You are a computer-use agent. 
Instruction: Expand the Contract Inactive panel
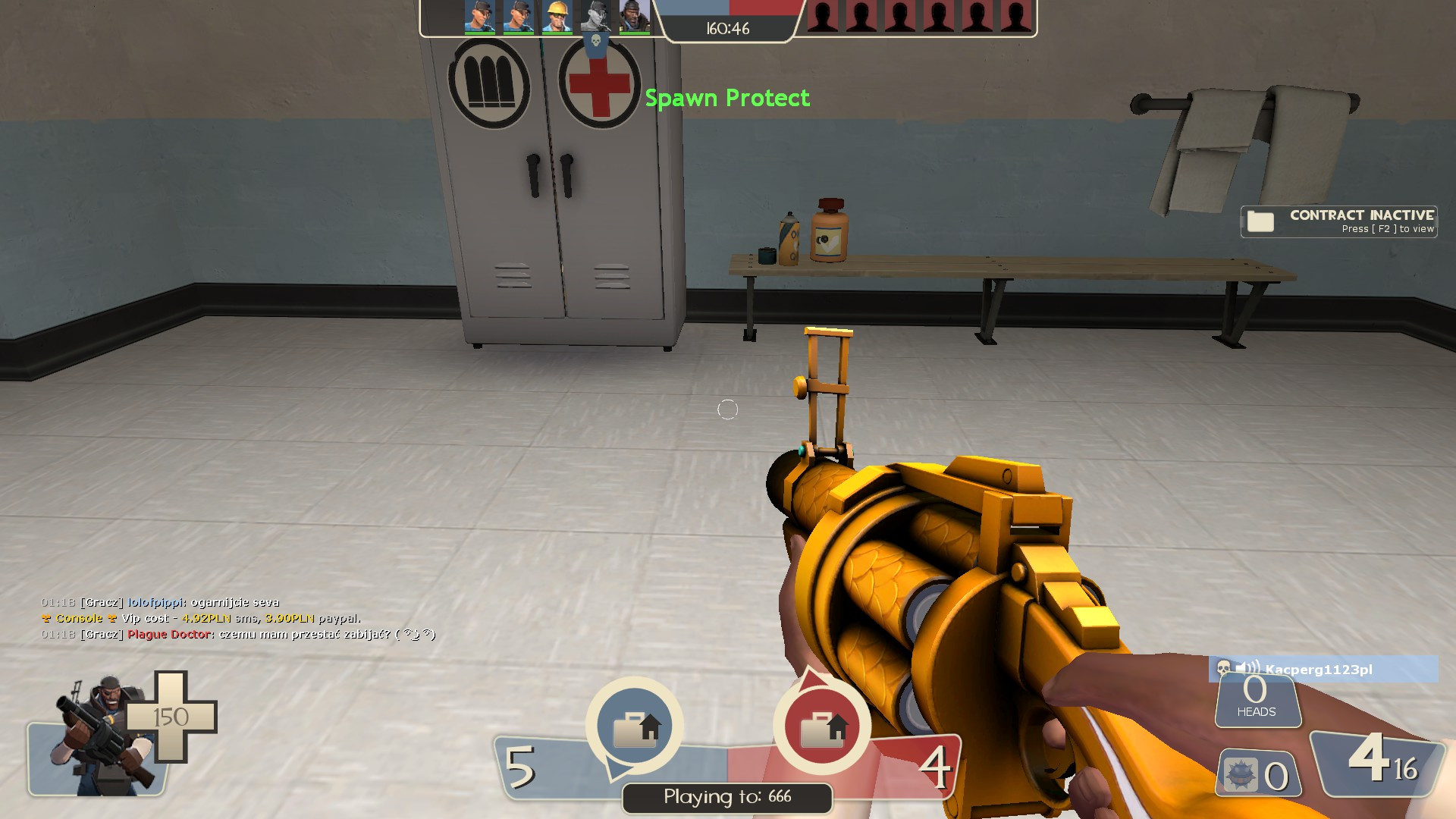pyautogui.click(x=1338, y=221)
